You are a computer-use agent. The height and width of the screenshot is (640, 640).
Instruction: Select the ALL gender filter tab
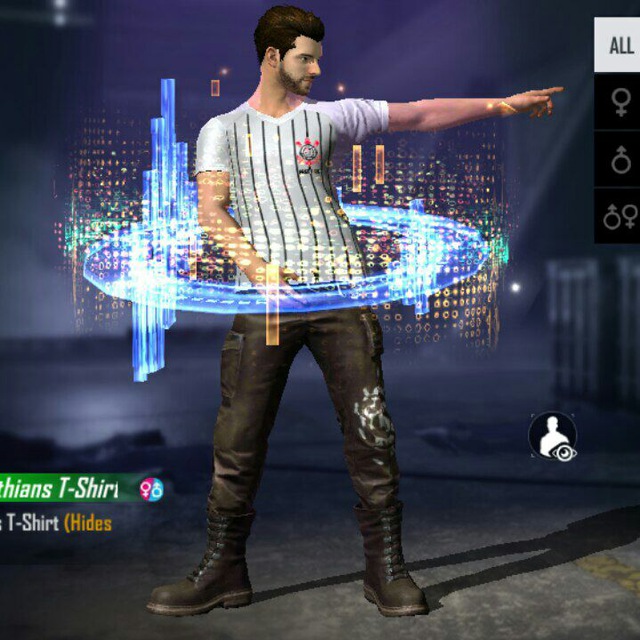pyautogui.click(x=620, y=45)
